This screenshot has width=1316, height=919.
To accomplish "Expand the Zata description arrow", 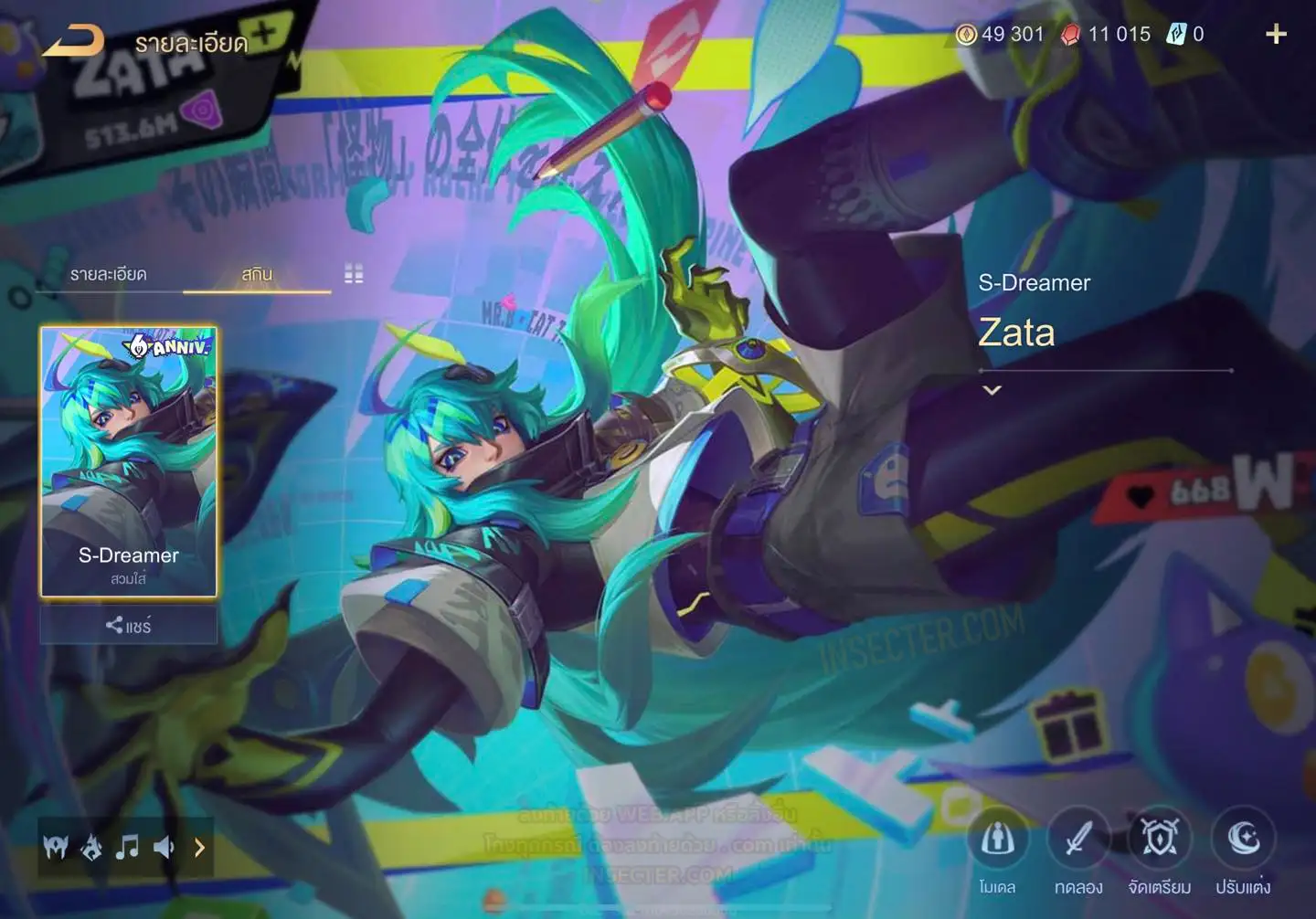I will coord(992,390).
